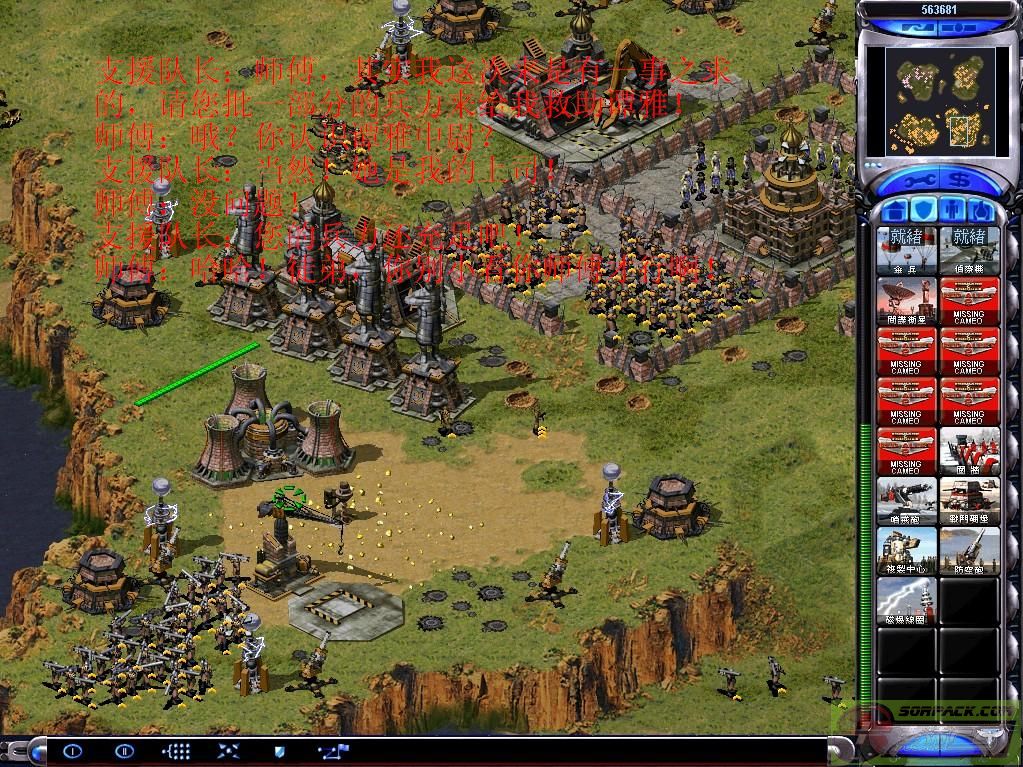Select the ready spy plane cameo
The image size is (1023, 767).
pos(969,250)
